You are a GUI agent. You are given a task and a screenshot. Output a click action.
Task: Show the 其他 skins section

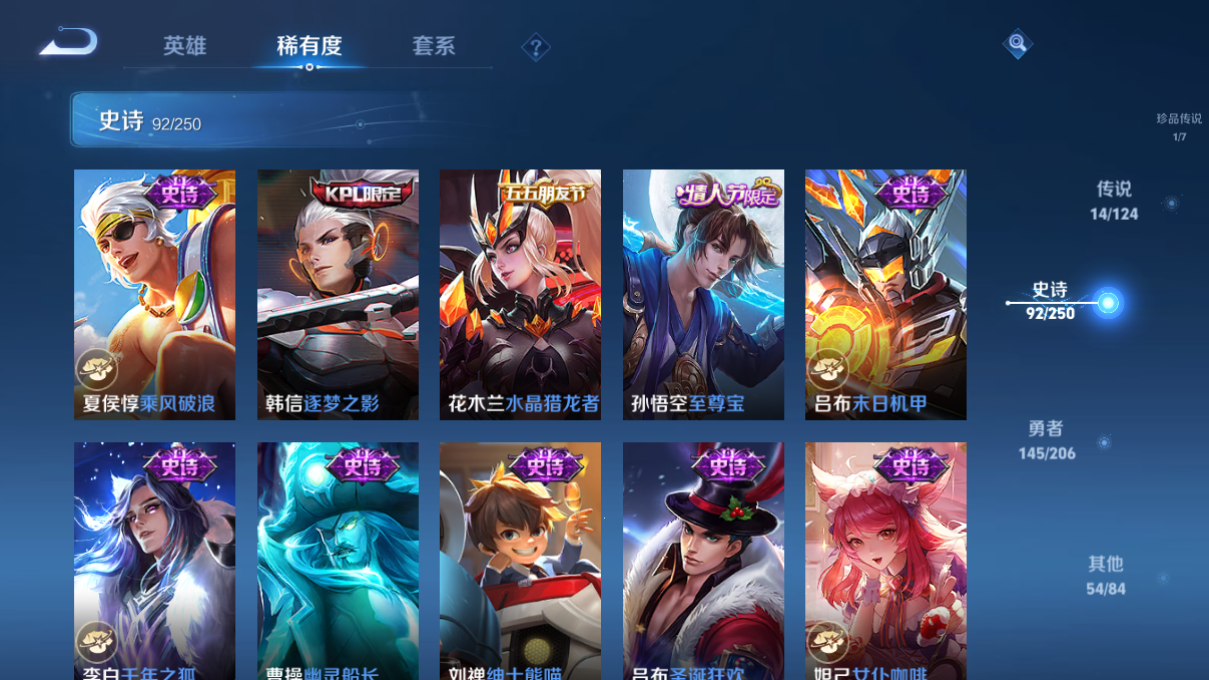click(1106, 576)
